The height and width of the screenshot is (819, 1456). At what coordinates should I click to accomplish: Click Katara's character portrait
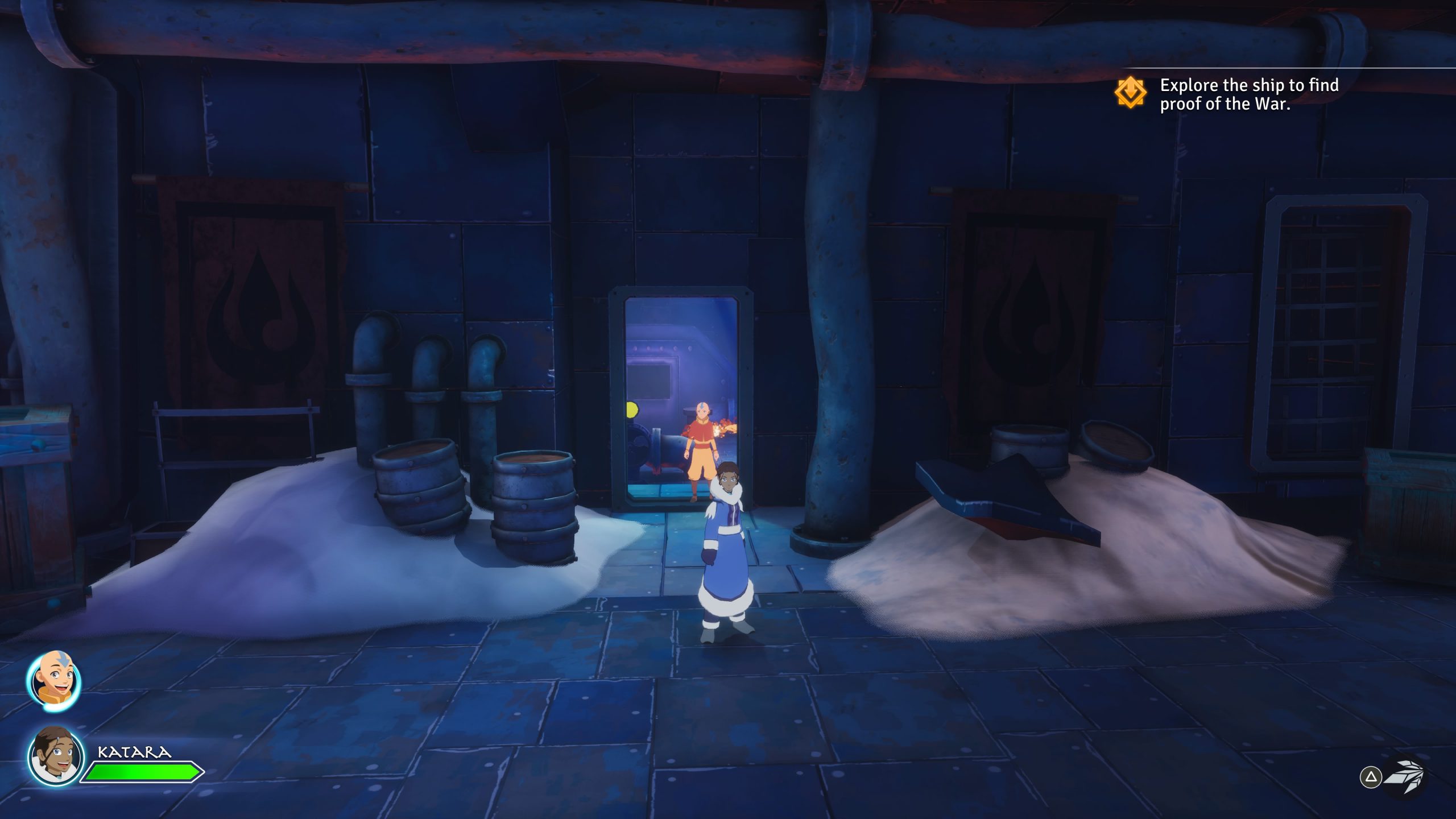[x=55, y=756]
